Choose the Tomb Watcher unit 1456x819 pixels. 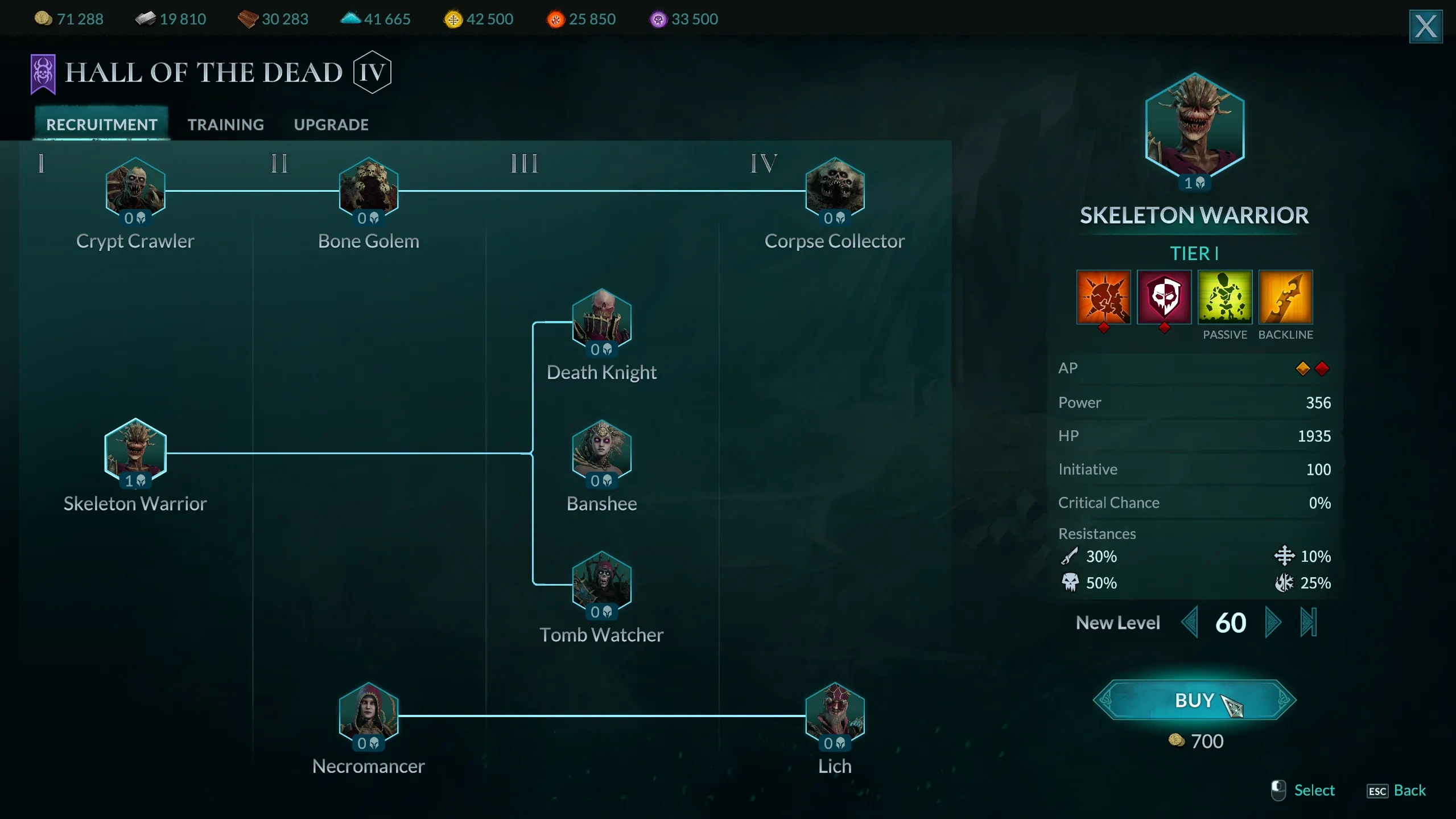[x=601, y=583]
